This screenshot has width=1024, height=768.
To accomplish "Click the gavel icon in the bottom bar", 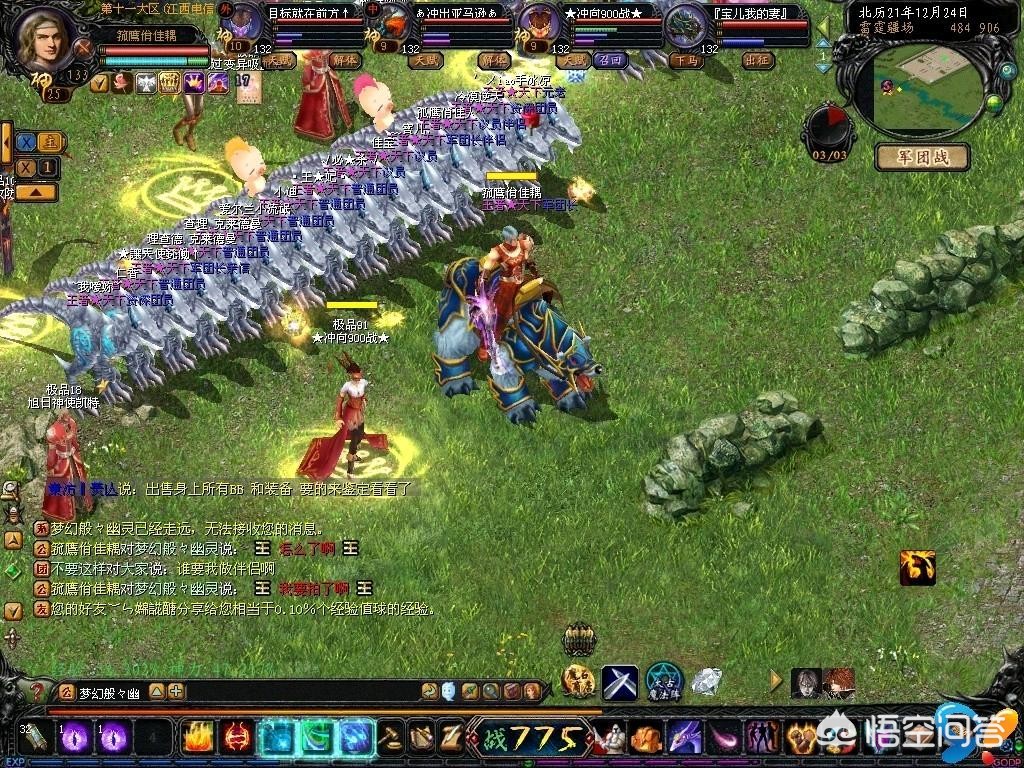I will (x=392, y=738).
